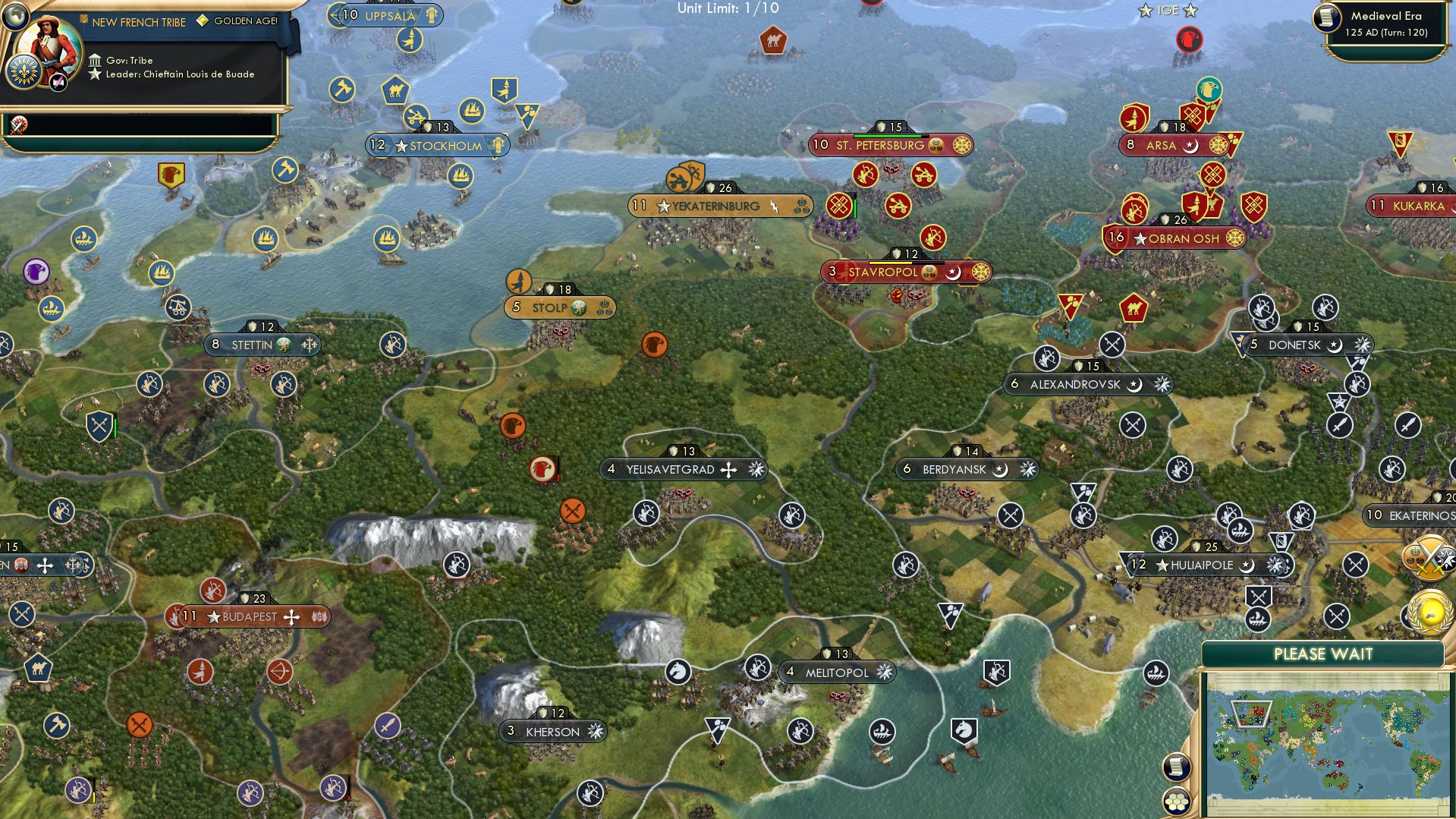
Task: Click the green health bar under St. Petersburg
Action: click(888, 135)
